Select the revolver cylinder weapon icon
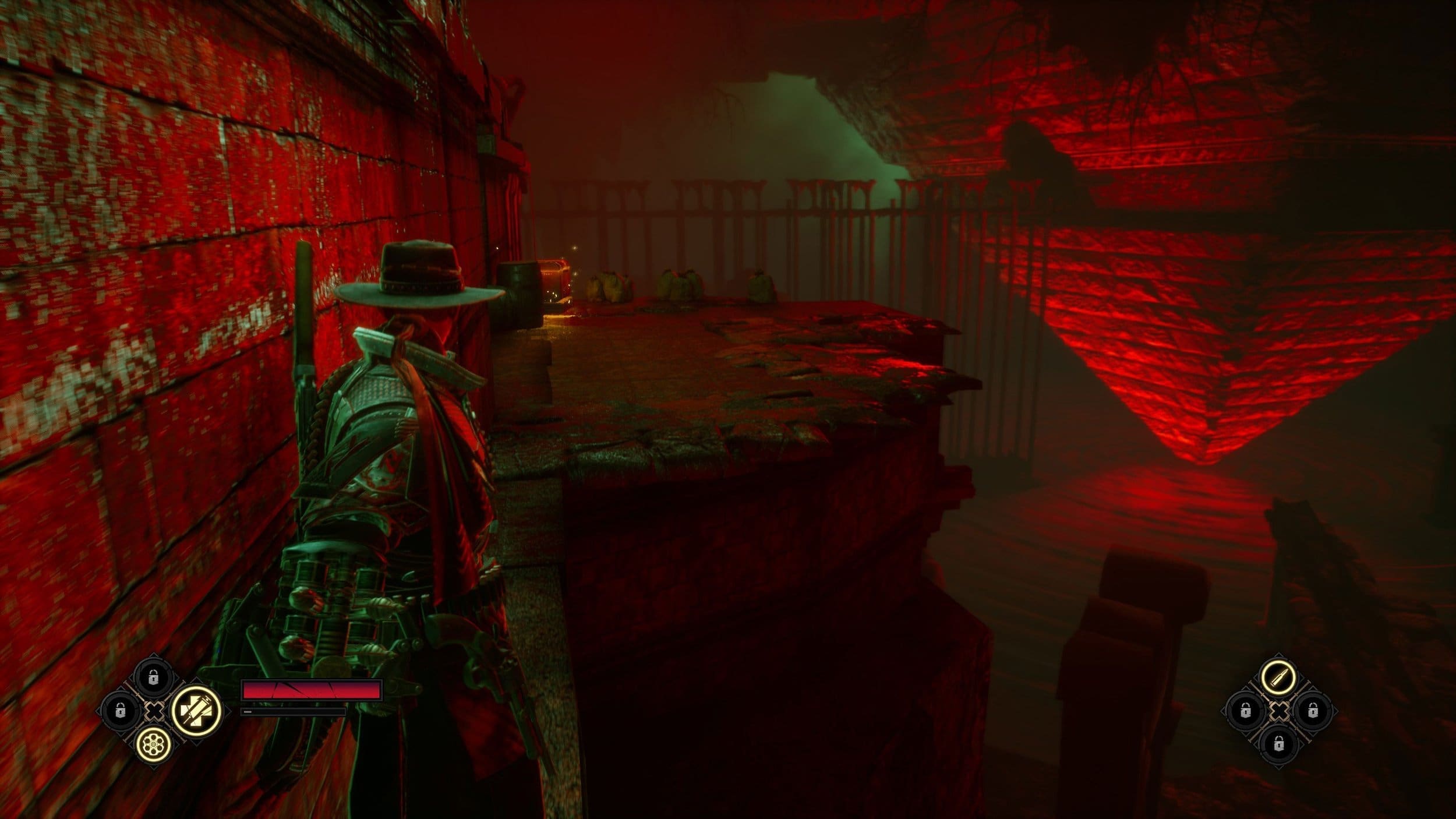Image resolution: width=1456 pixels, height=819 pixels. [x=153, y=744]
